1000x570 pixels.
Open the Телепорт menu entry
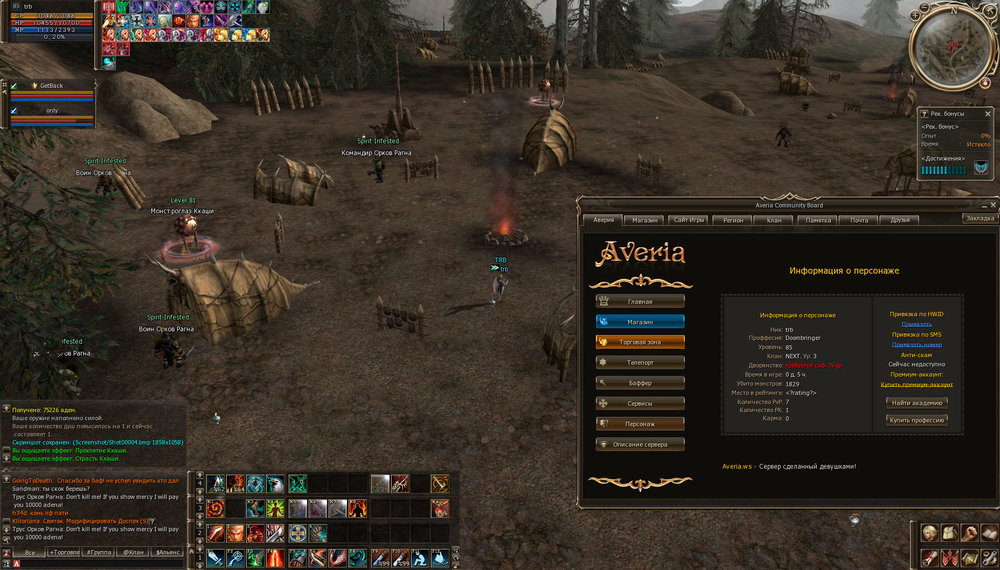641,362
